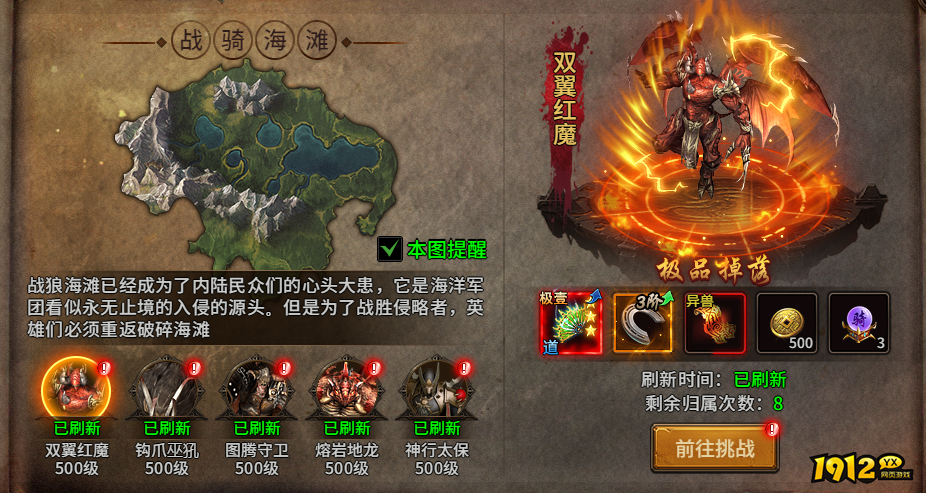View the purple orb drop item

(859, 323)
